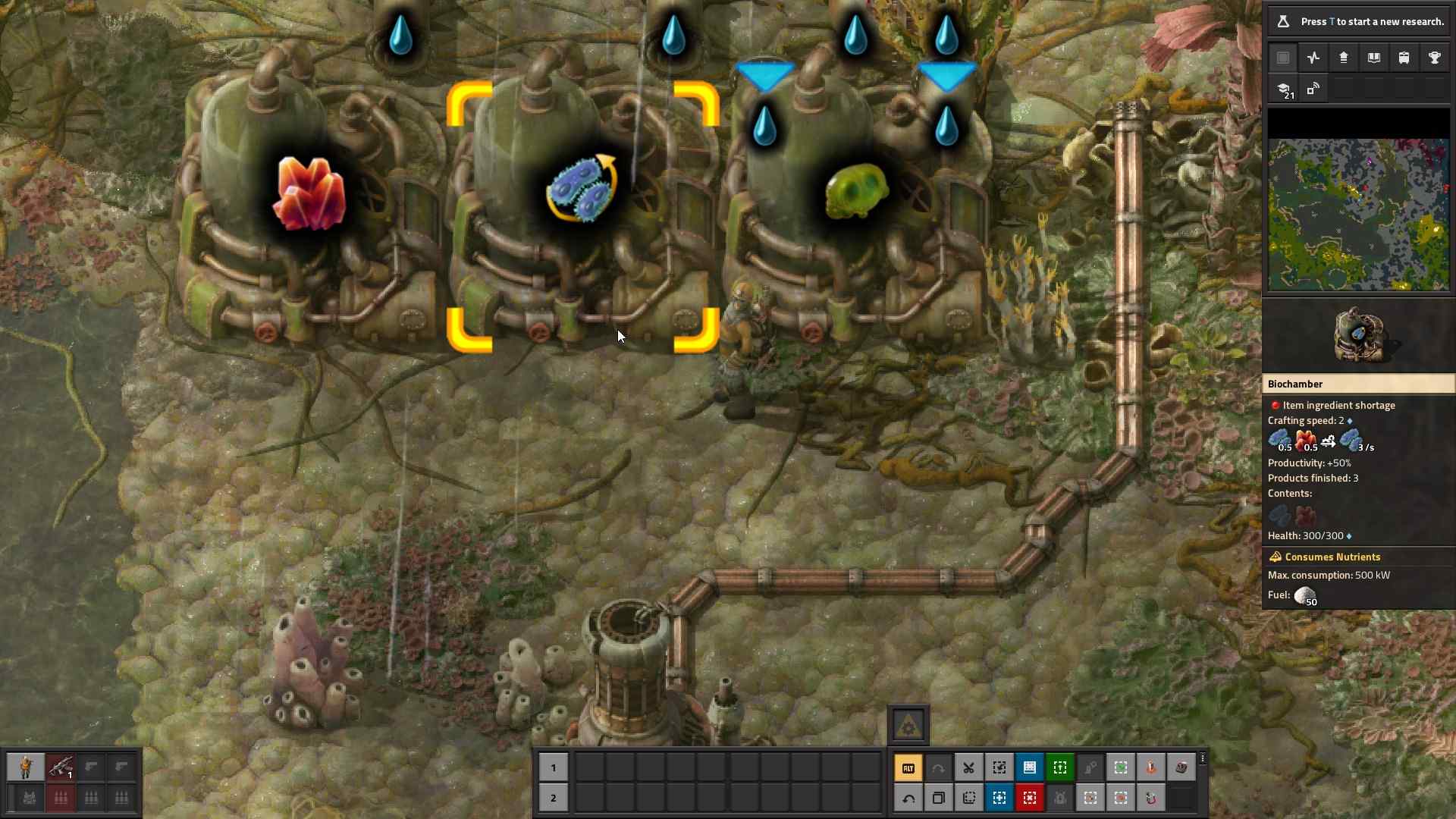The height and width of the screenshot is (819, 1456).
Task: Switch to the logistics upgrade tab icon
Action: tap(1344, 58)
